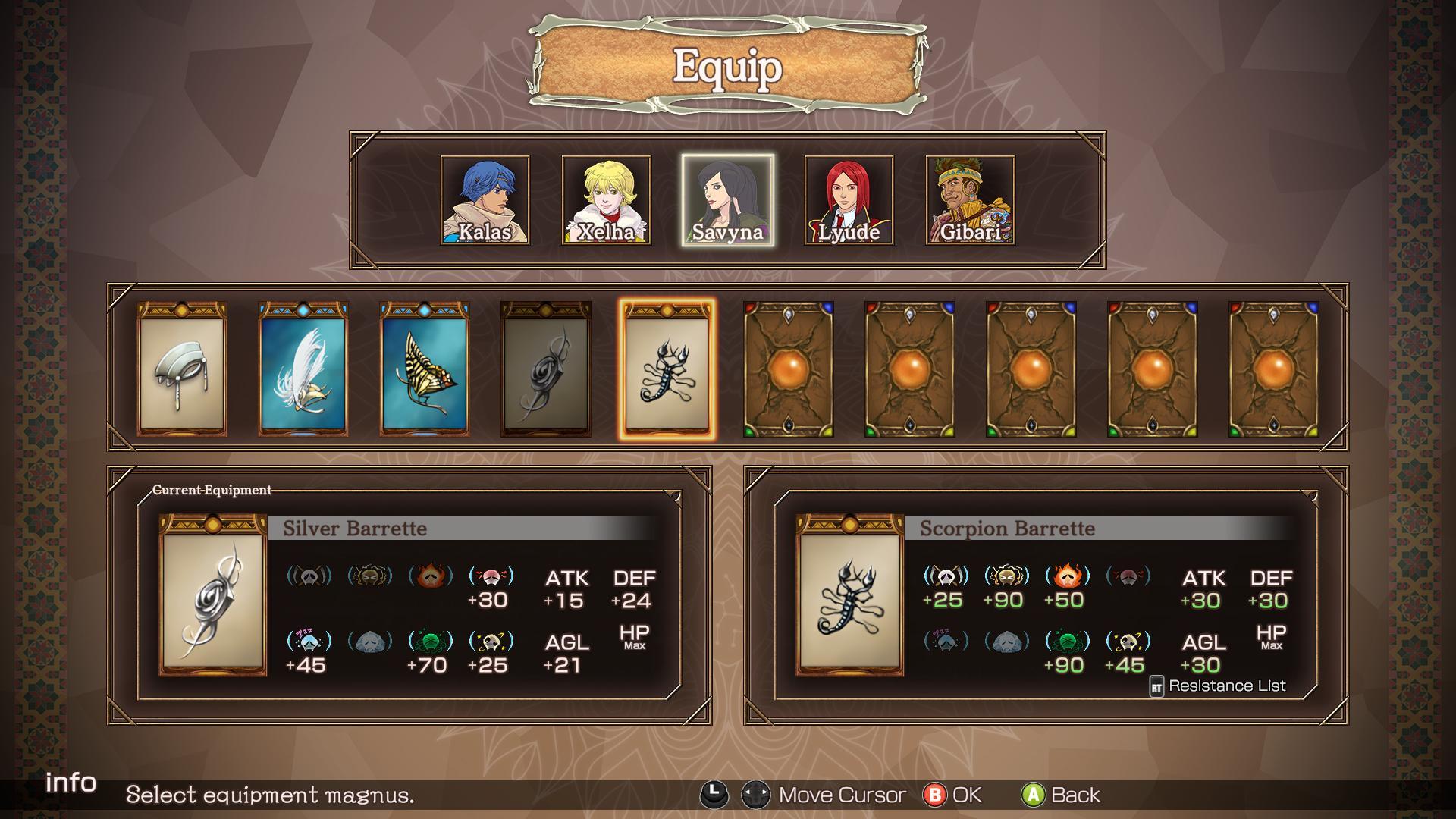Select the highlighted Savyna portrait
This screenshot has height=819, width=1456.
(727, 200)
